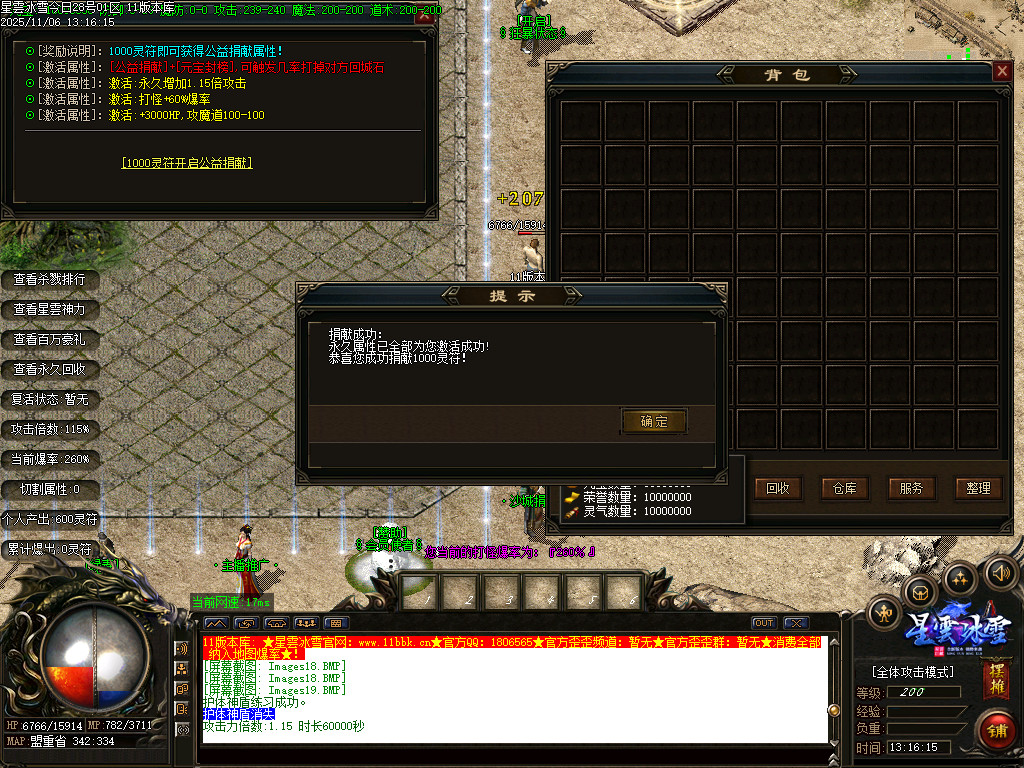Viewport: 1024px width, 768px height.
Task: Show the 查看百万豪礼 rewards
Action: [49, 339]
